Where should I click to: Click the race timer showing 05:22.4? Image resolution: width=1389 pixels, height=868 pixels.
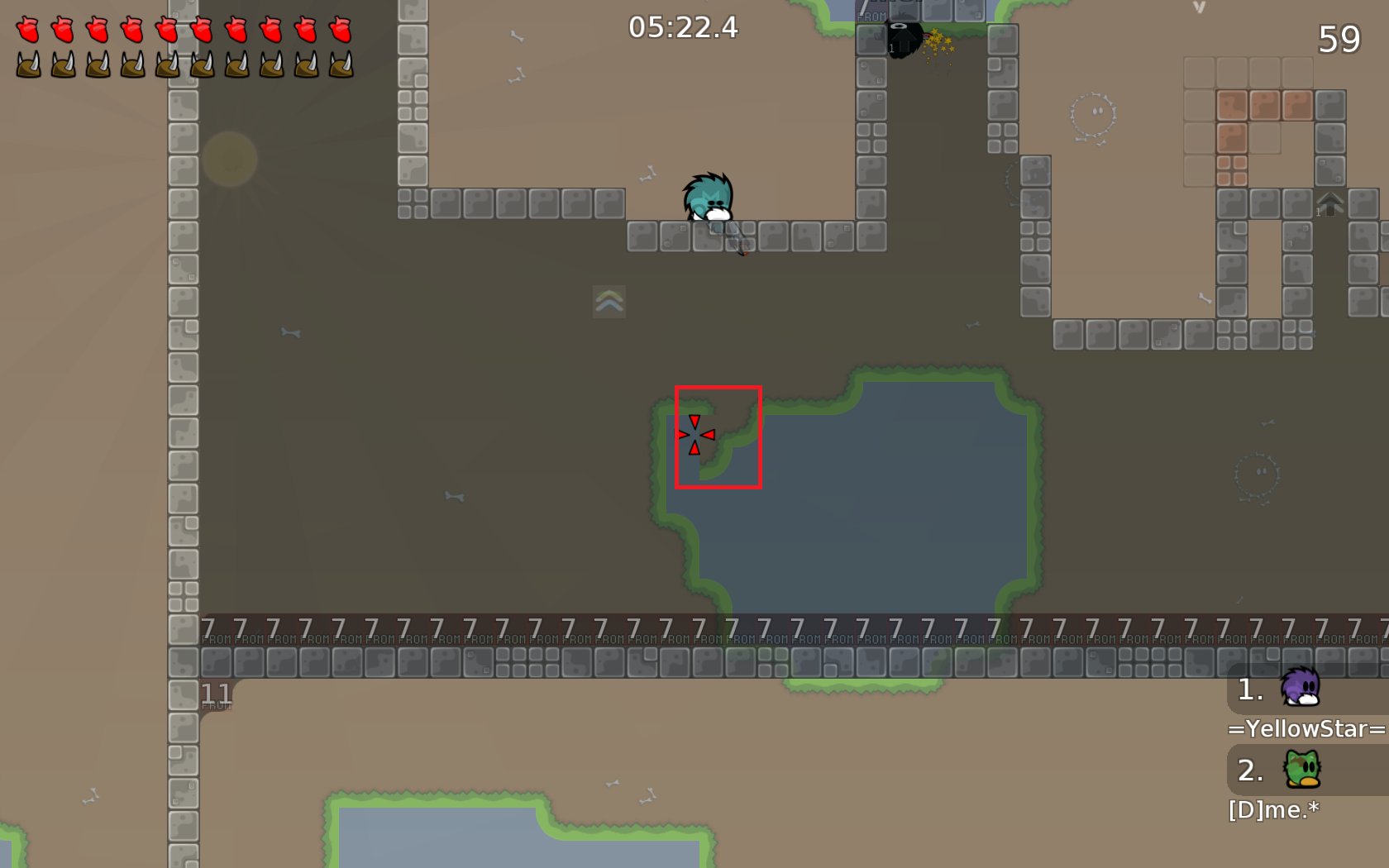(x=684, y=26)
